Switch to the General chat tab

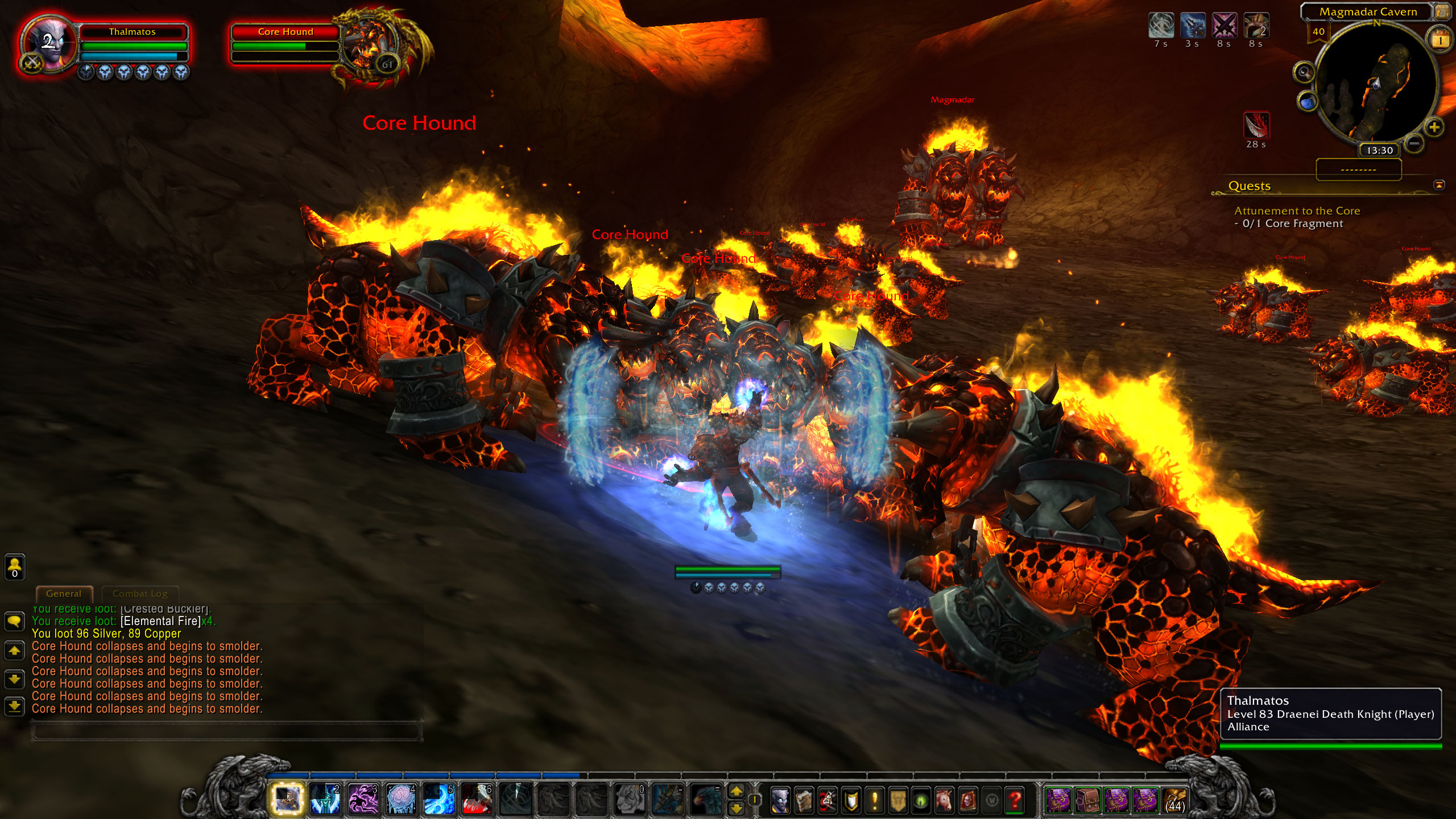pos(64,594)
